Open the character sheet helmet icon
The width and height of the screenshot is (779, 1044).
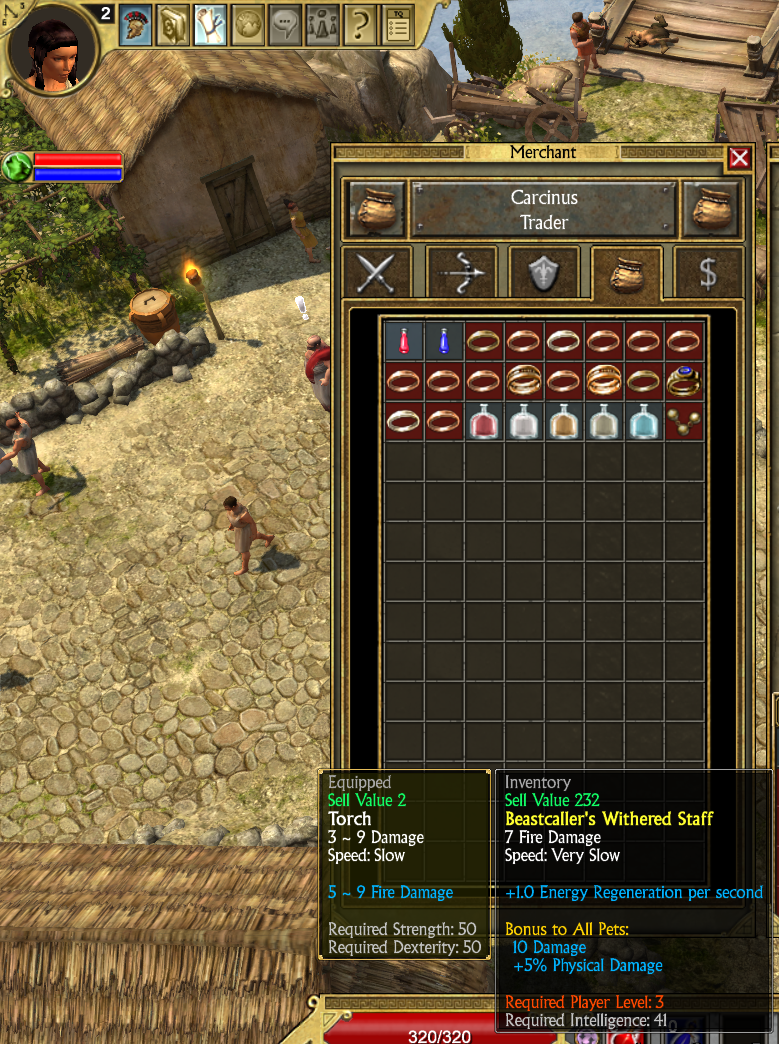(136, 25)
